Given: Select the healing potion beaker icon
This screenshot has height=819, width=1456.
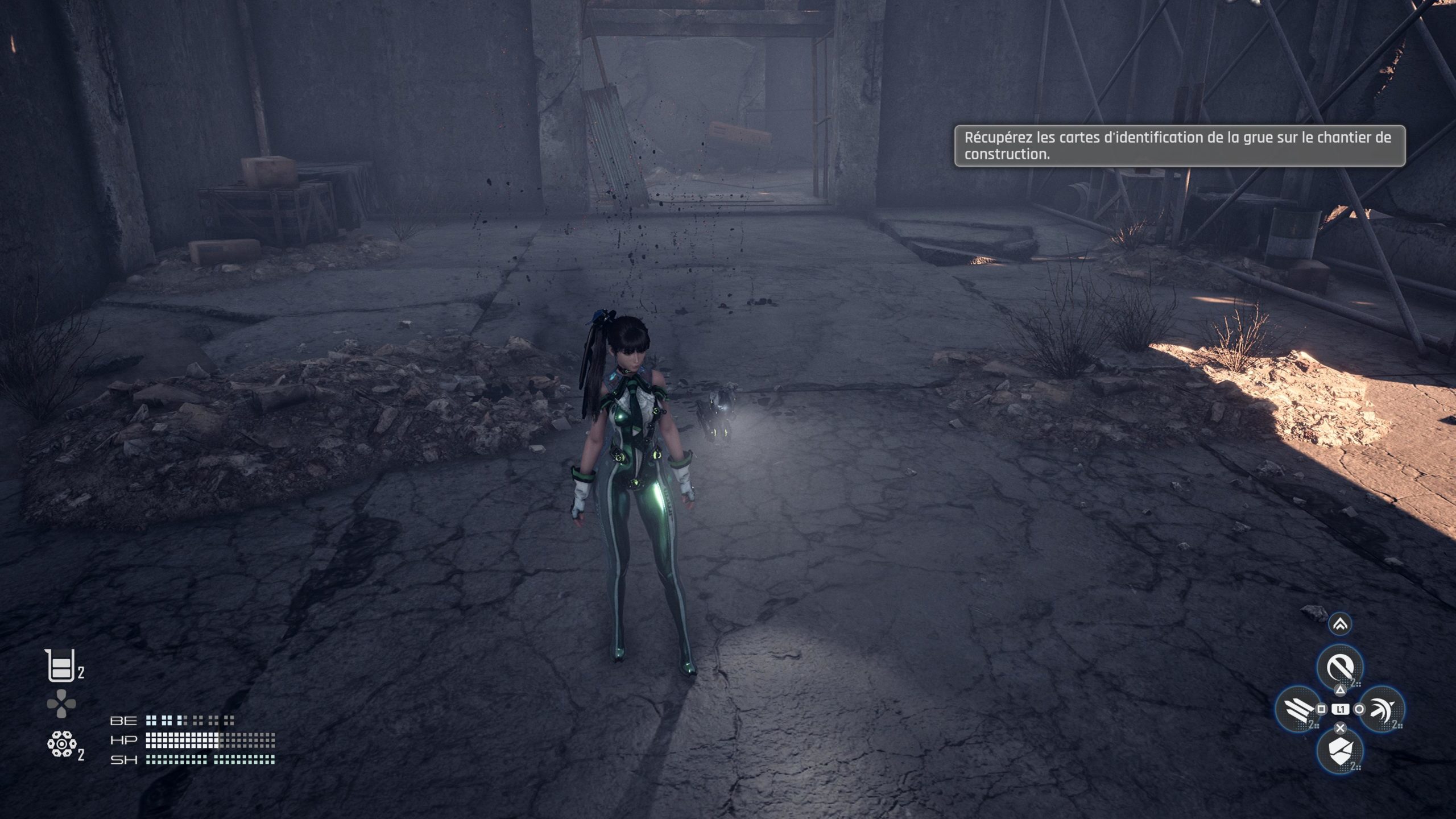Looking at the screenshot, I should point(60,665).
